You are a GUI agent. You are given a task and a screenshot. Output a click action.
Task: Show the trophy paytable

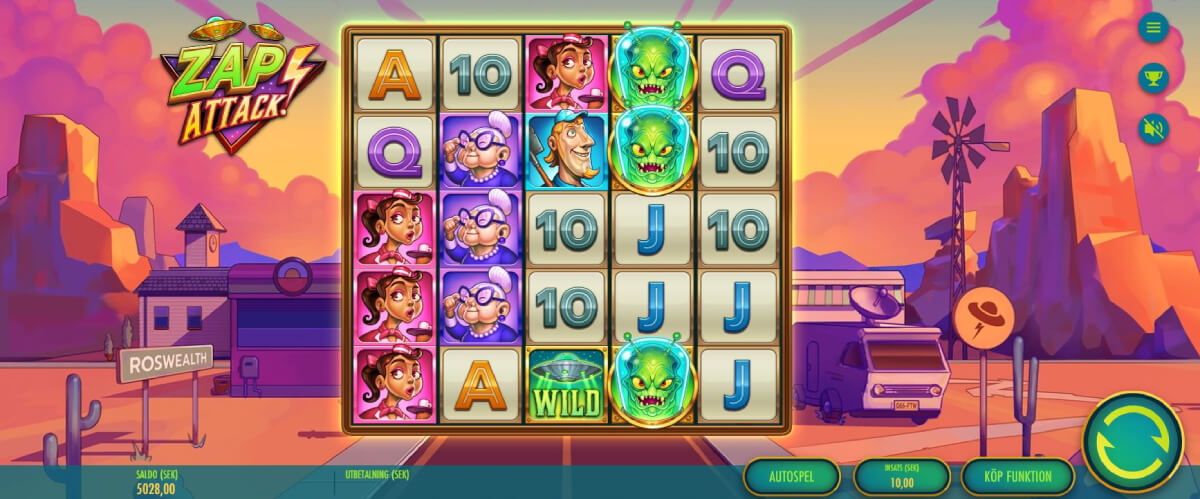(x=1153, y=77)
